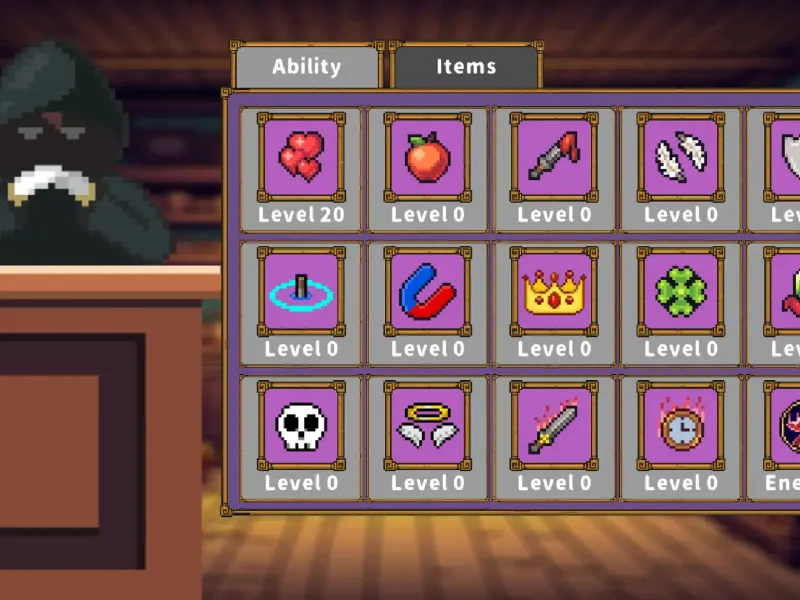
Task: Switch to the Ability tab
Action: pyautogui.click(x=307, y=67)
